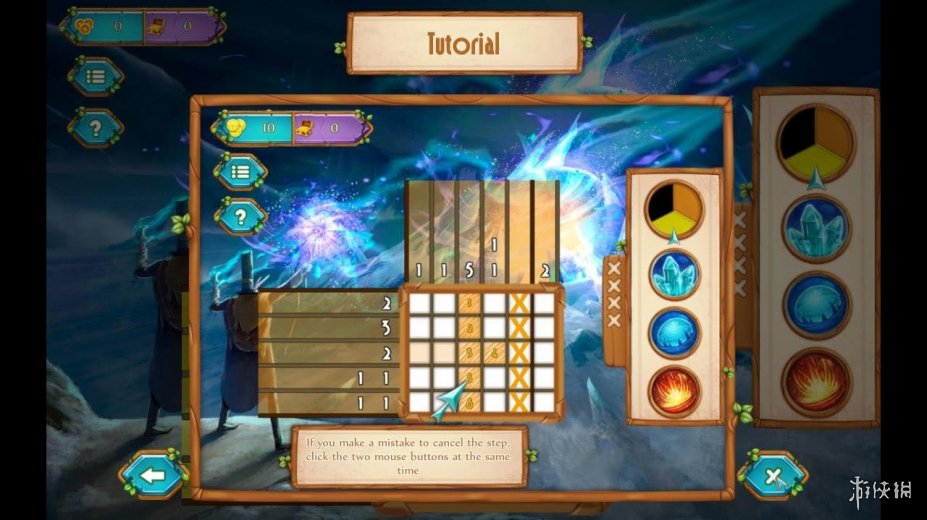The width and height of the screenshot is (927, 520).
Task: Close the tutorial with the X button
Action: point(772,475)
